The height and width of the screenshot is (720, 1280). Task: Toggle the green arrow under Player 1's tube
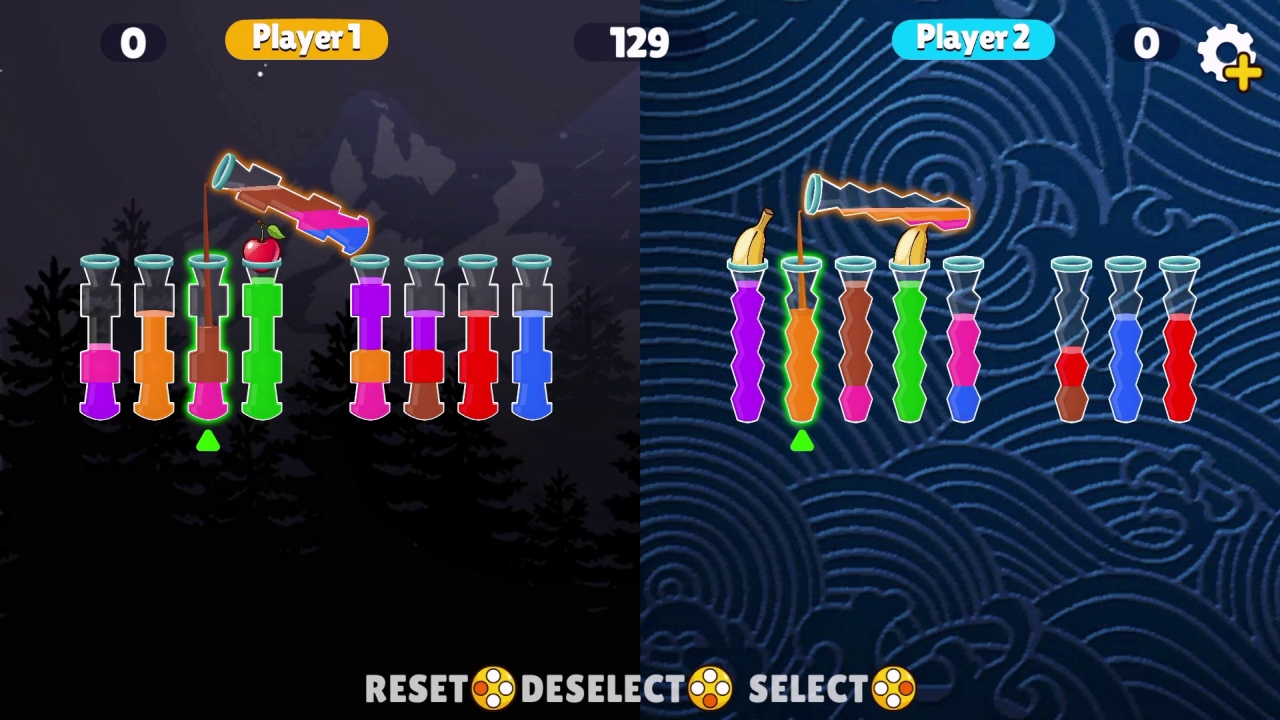[208, 443]
